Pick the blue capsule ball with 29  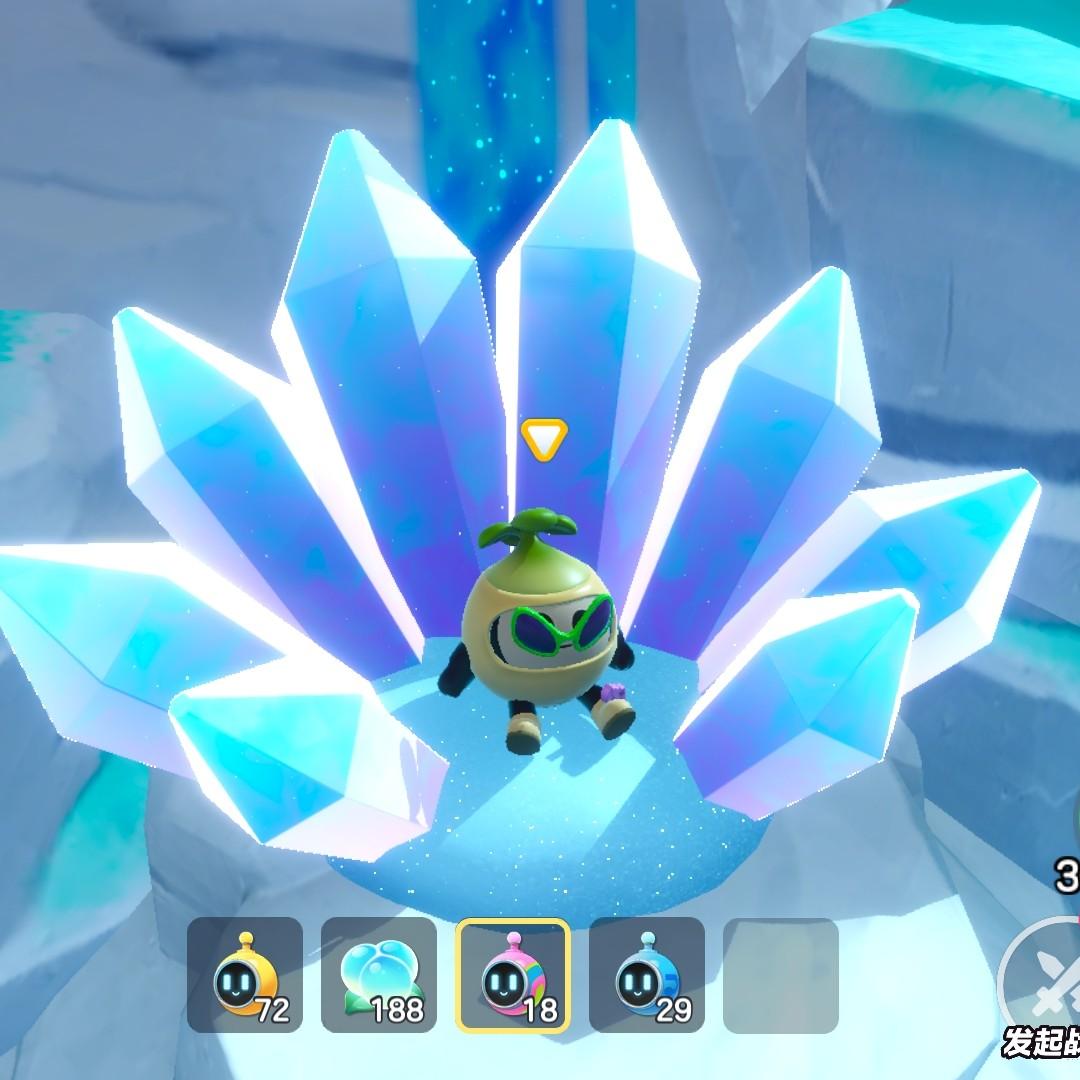[647, 975]
